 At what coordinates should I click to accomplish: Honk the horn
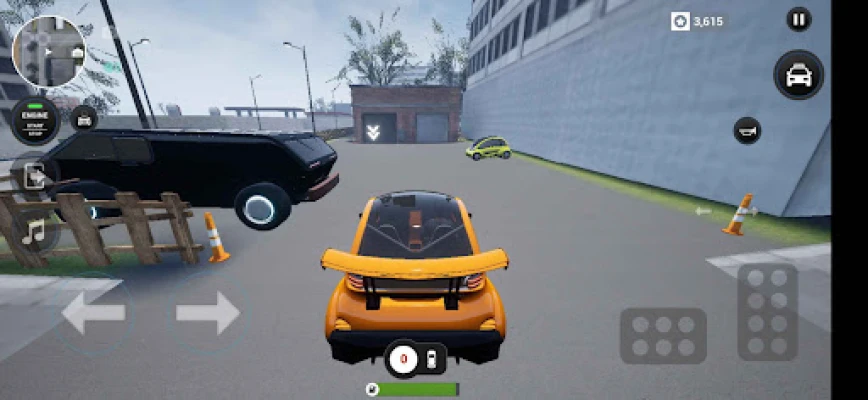coord(747,130)
